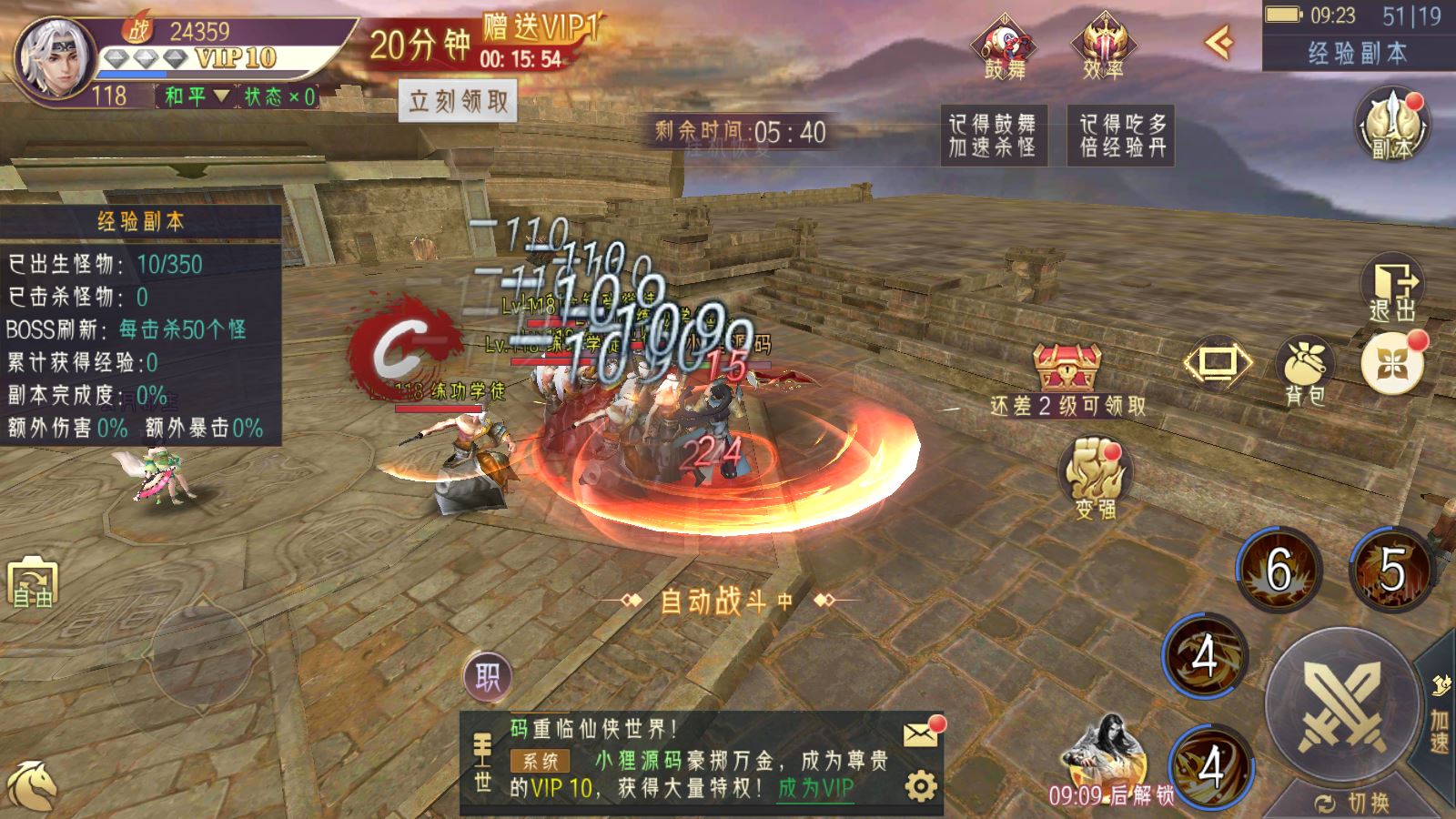Open the 职 class button
Screen dimensions: 1456x819
pos(488,676)
